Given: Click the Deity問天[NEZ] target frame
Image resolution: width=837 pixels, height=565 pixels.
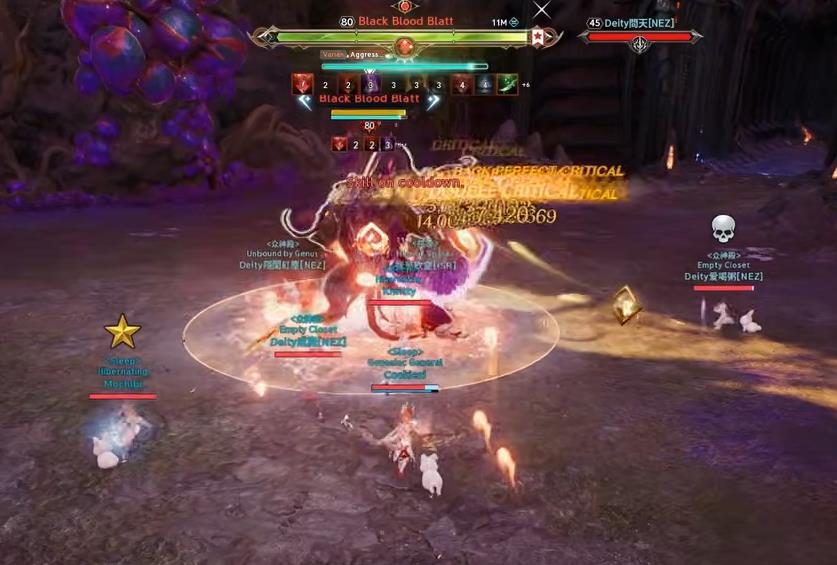Looking at the screenshot, I should point(640,37).
